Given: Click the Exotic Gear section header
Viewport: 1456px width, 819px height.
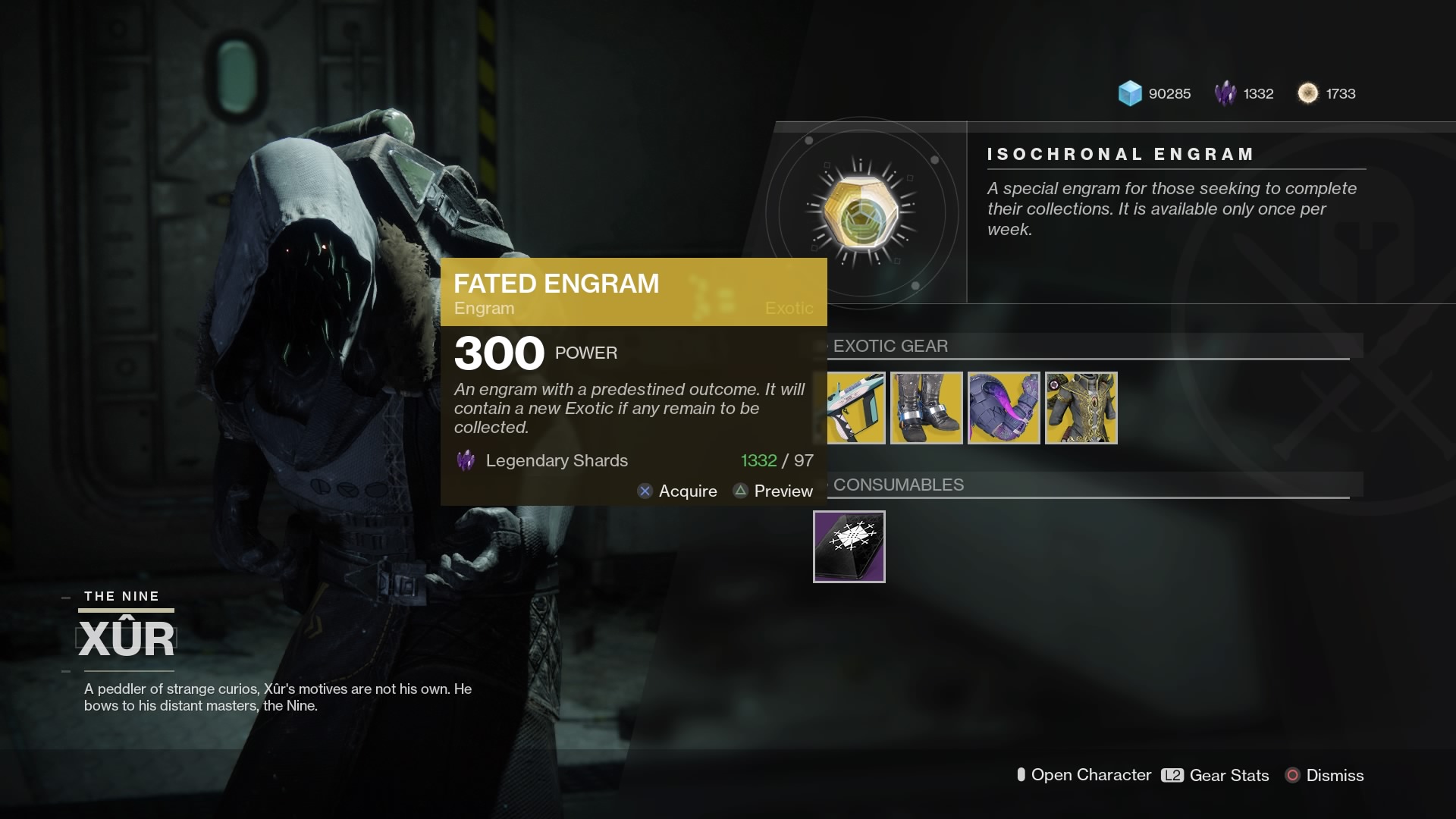Looking at the screenshot, I should (890, 346).
